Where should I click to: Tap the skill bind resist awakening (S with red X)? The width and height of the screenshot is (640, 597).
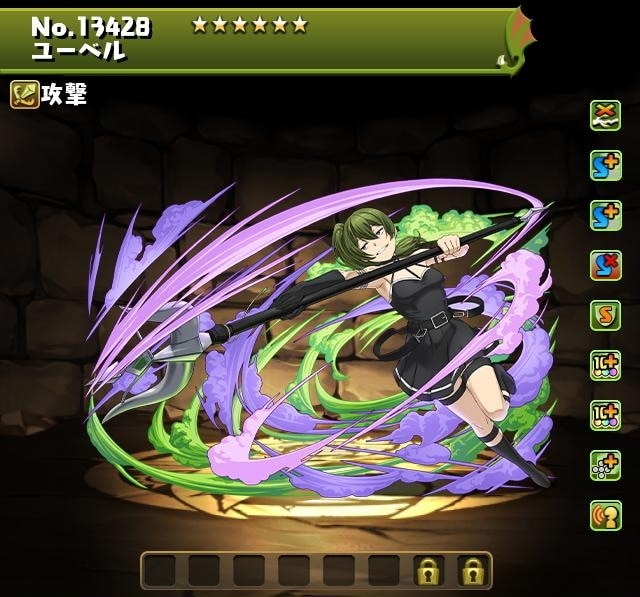point(605,265)
